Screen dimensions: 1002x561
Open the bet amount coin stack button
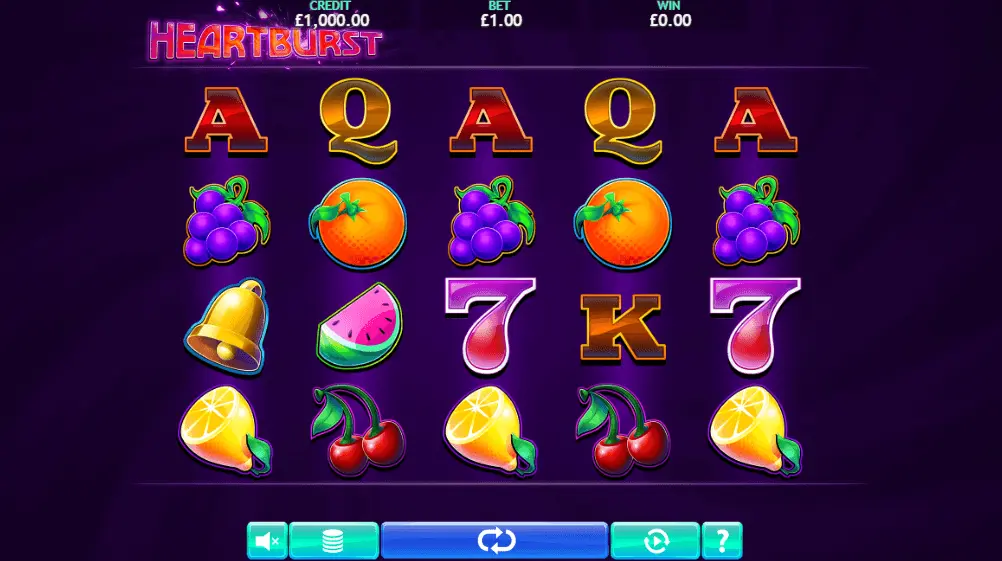[x=334, y=541]
